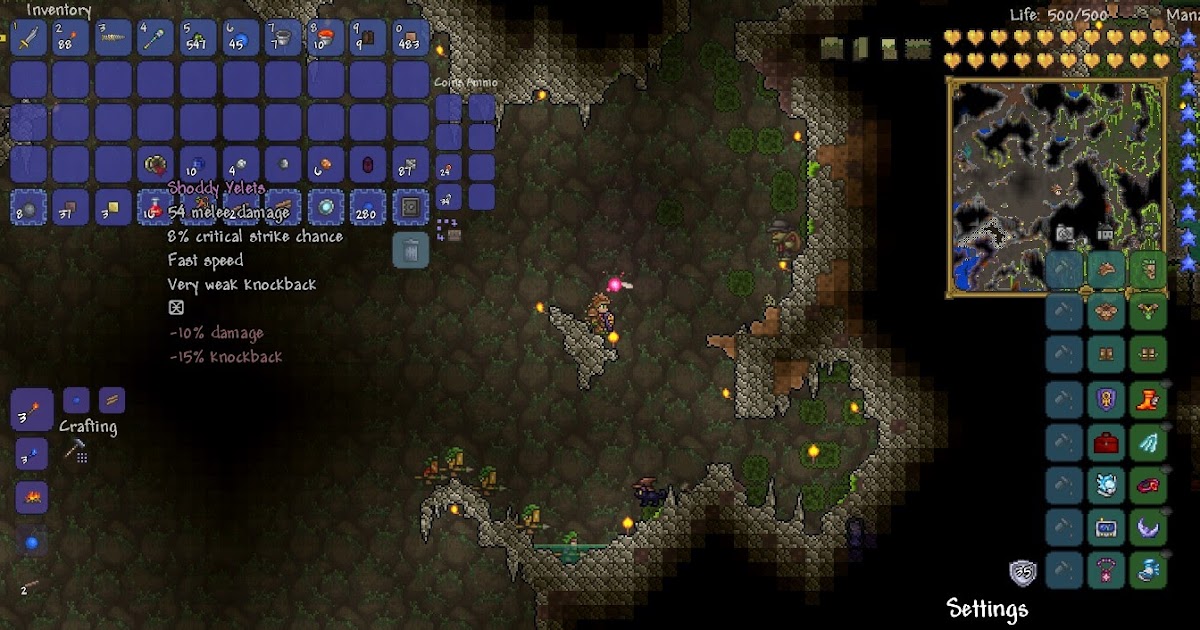
Task: Click the minimap
Action: click(x=1057, y=188)
